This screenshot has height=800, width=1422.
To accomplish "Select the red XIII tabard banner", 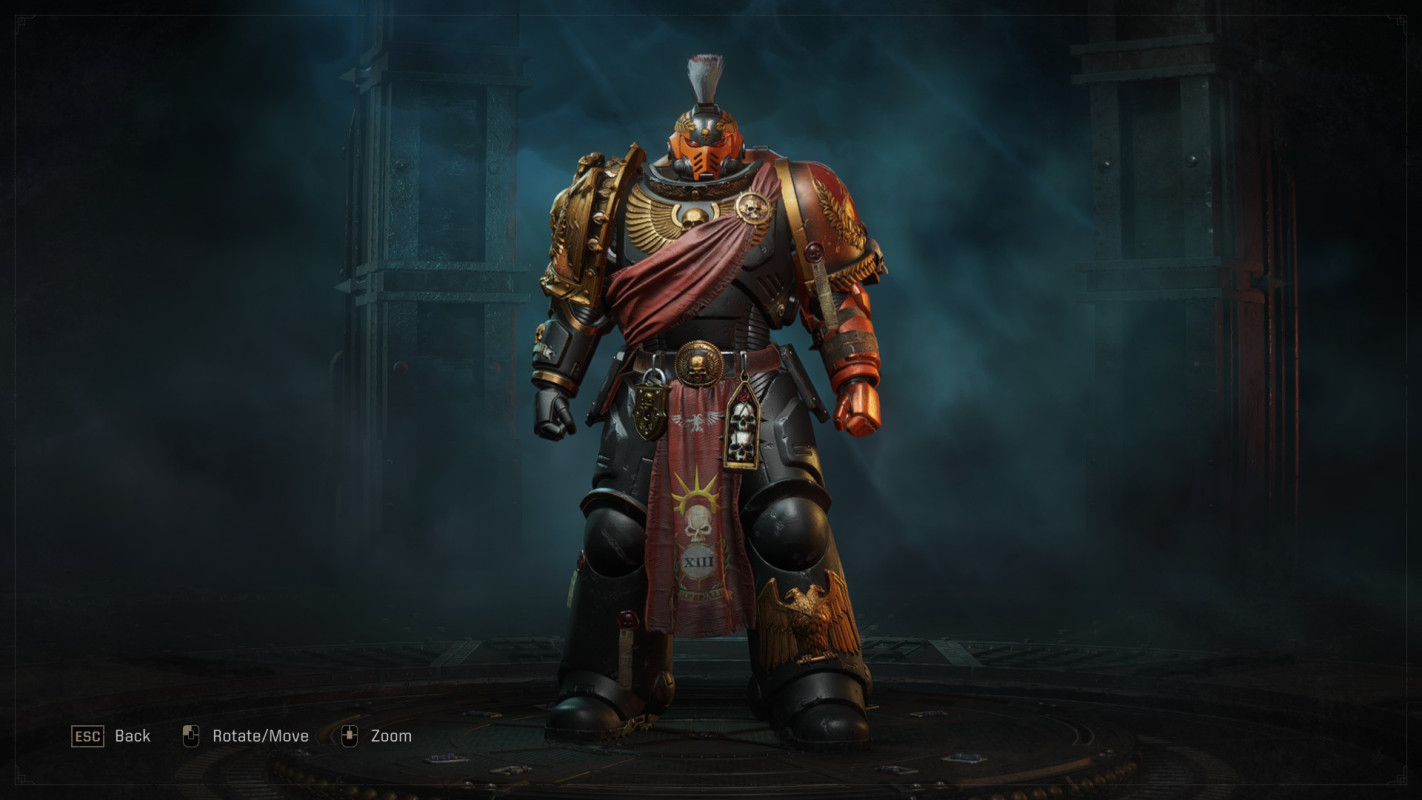I will (700, 540).
